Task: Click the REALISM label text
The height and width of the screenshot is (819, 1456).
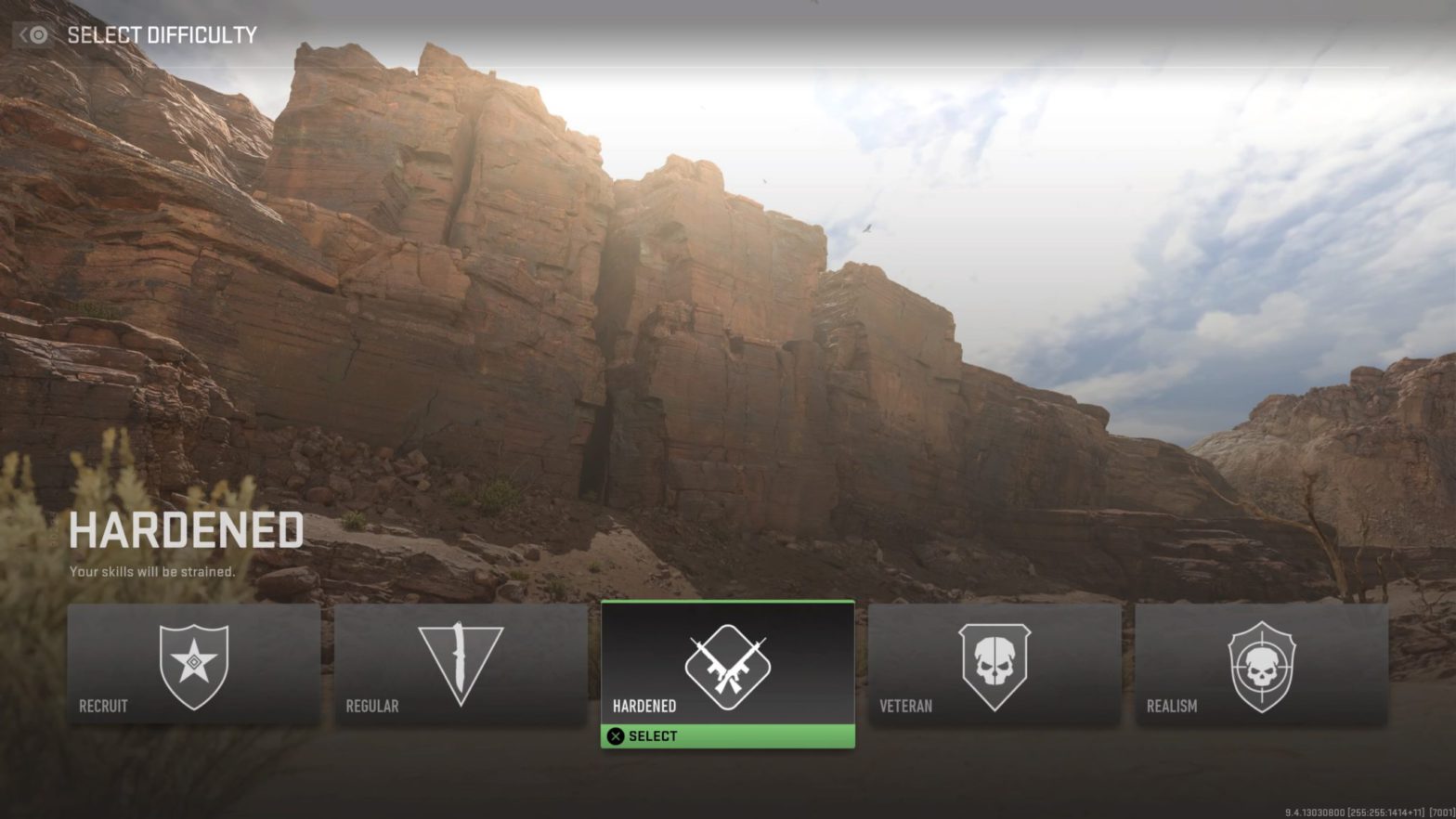Action: (1172, 706)
